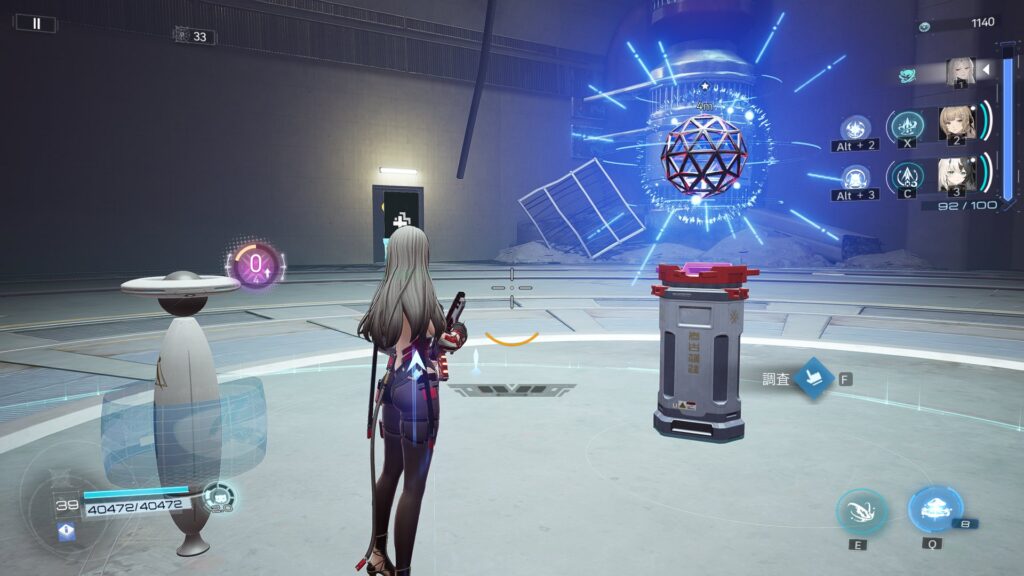The width and height of the screenshot is (1024, 576).
Task: Activate the Alt + 2 ultimate skill icon
Action: pyautogui.click(x=855, y=128)
